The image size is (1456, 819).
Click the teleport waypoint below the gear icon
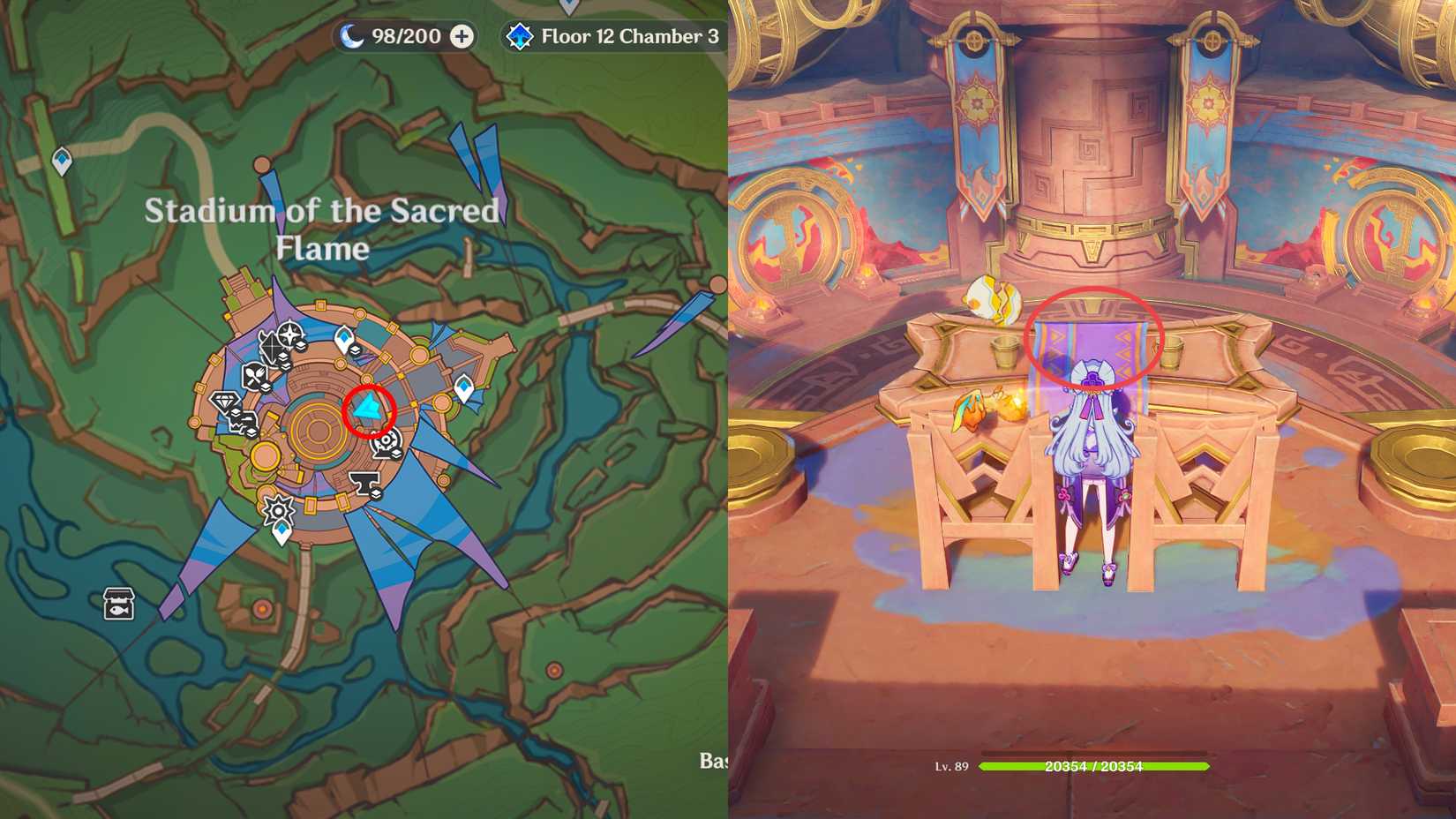280,530
